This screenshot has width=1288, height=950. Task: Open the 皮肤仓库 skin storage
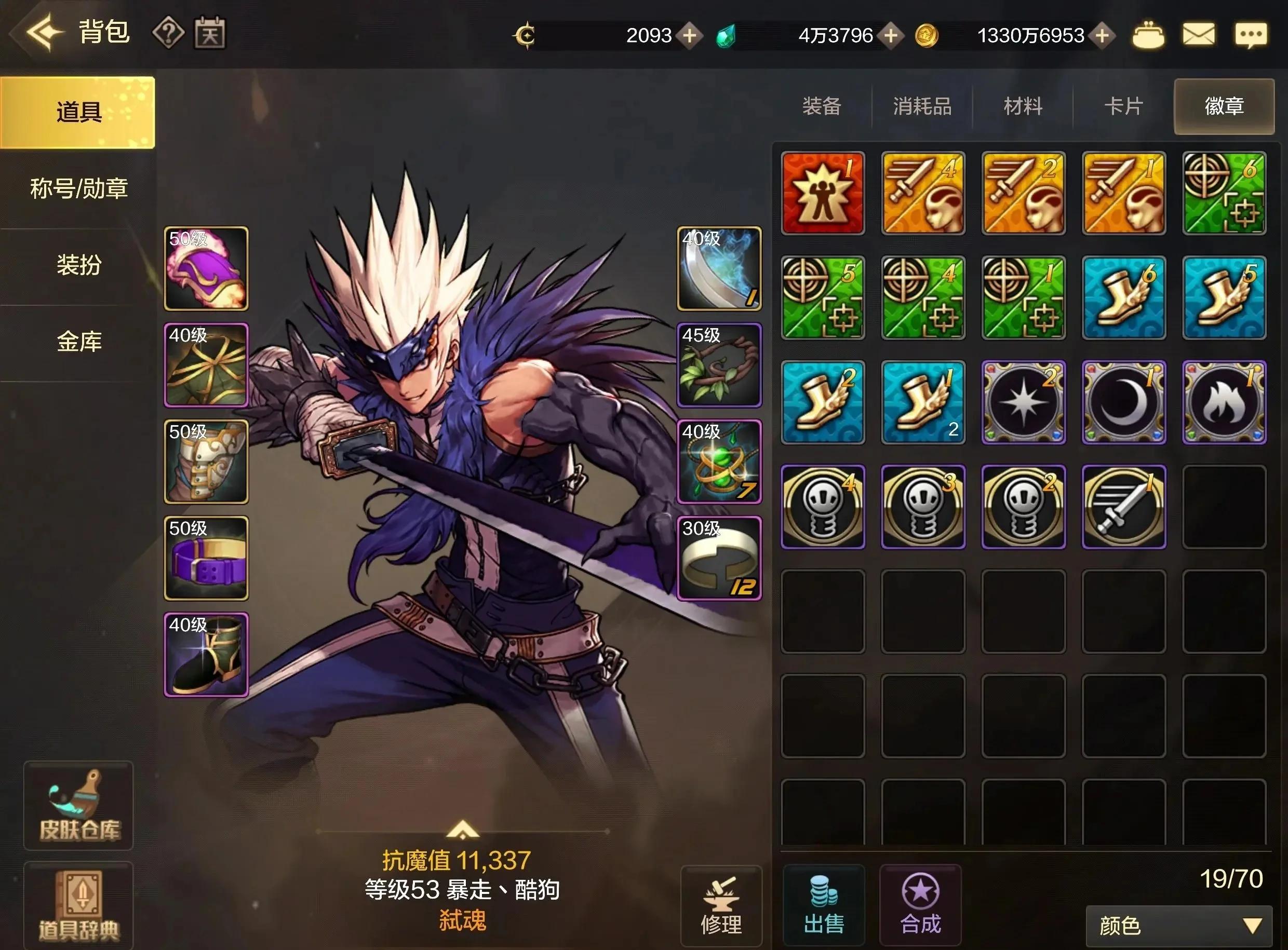[x=79, y=805]
